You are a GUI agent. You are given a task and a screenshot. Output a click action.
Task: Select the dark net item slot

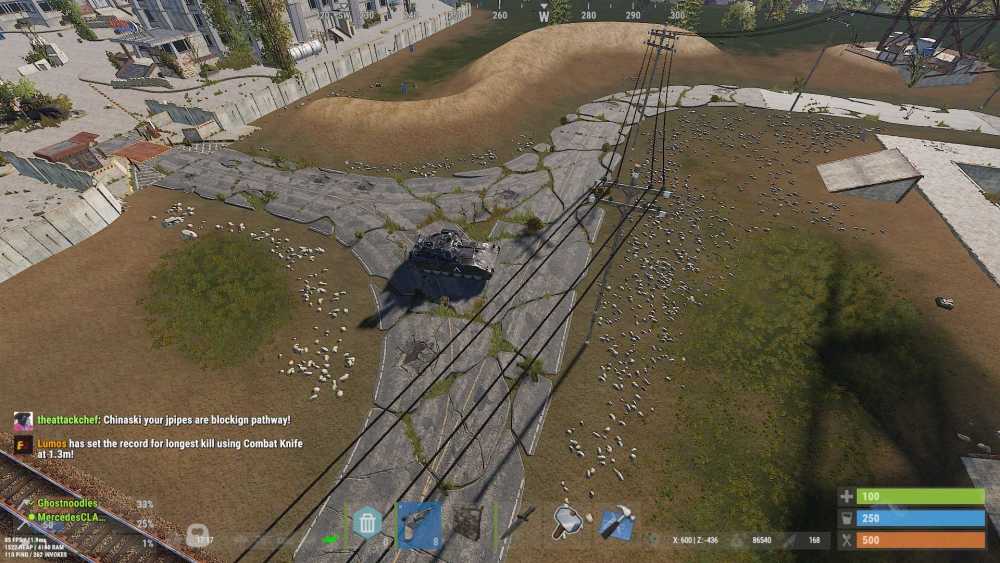467,523
